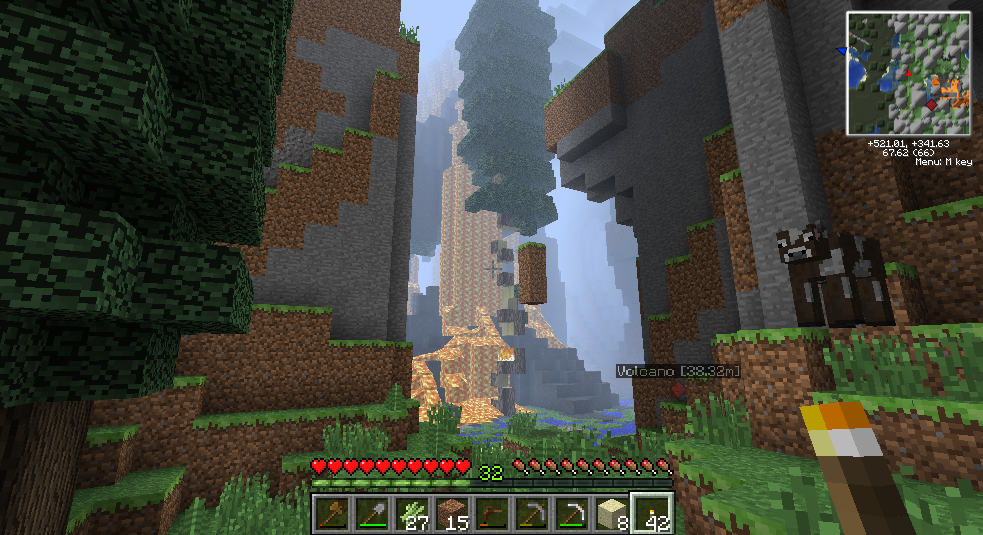Click the minimap in the corner
Screen dimensions: 983x535
tap(909, 73)
